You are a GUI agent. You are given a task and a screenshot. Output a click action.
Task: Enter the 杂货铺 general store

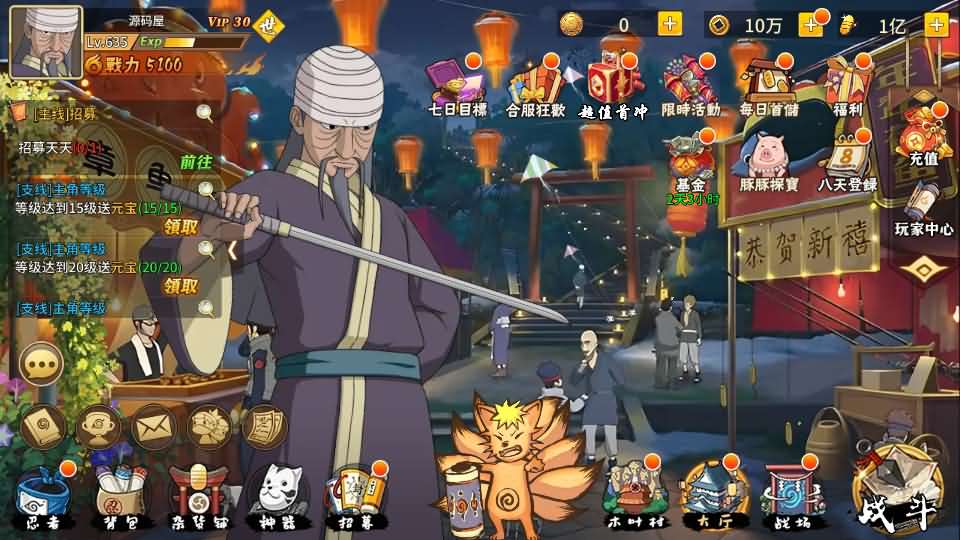tap(195, 493)
